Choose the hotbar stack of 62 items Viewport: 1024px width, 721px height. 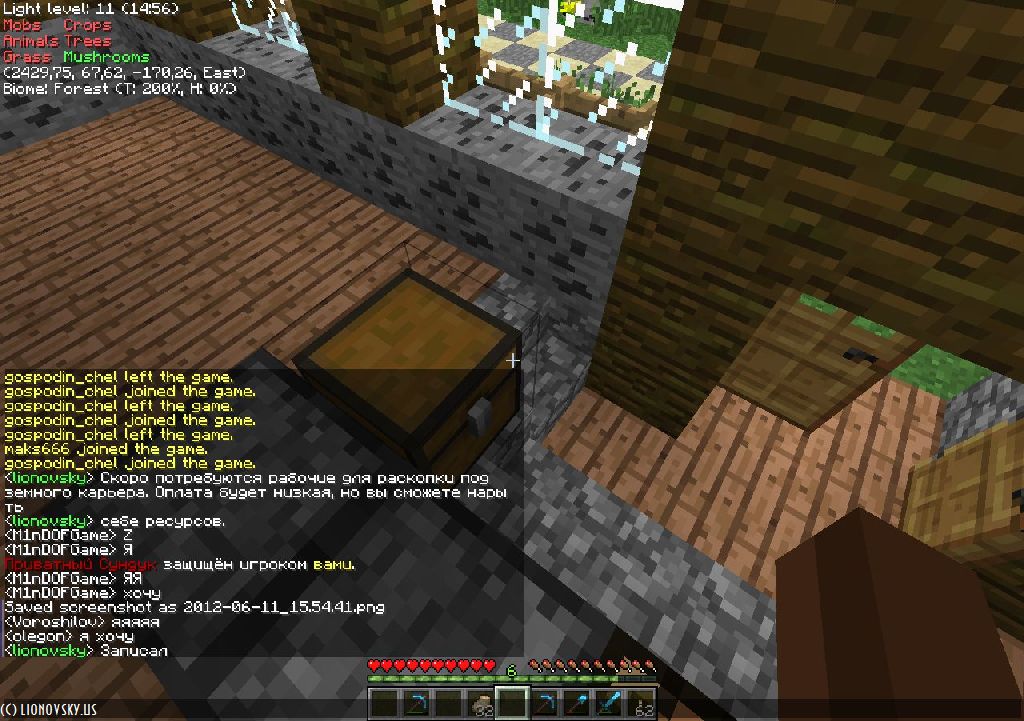(x=639, y=704)
